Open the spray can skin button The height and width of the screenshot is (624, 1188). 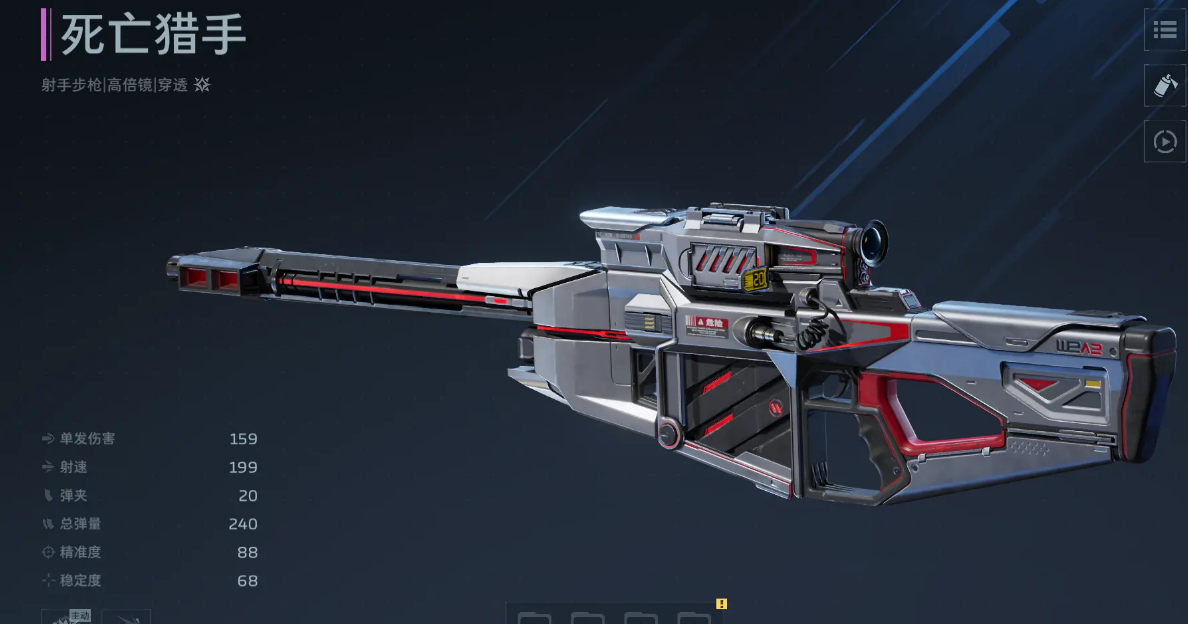click(x=1165, y=86)
